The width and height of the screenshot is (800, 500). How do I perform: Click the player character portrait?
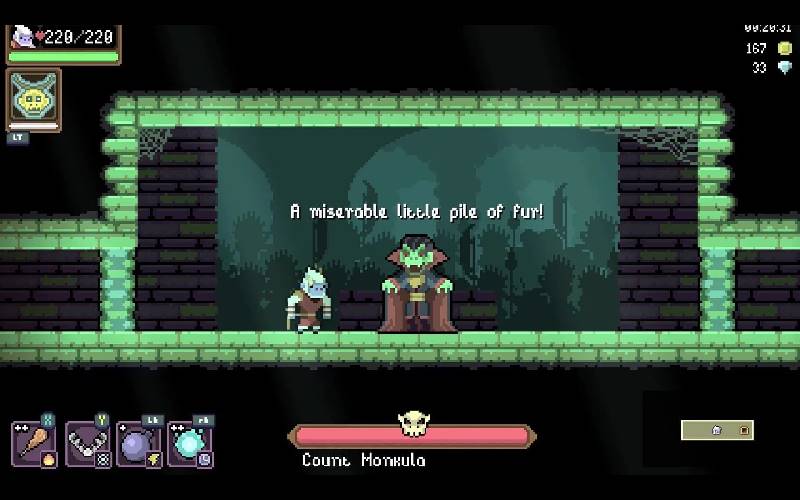click(22, 37)
